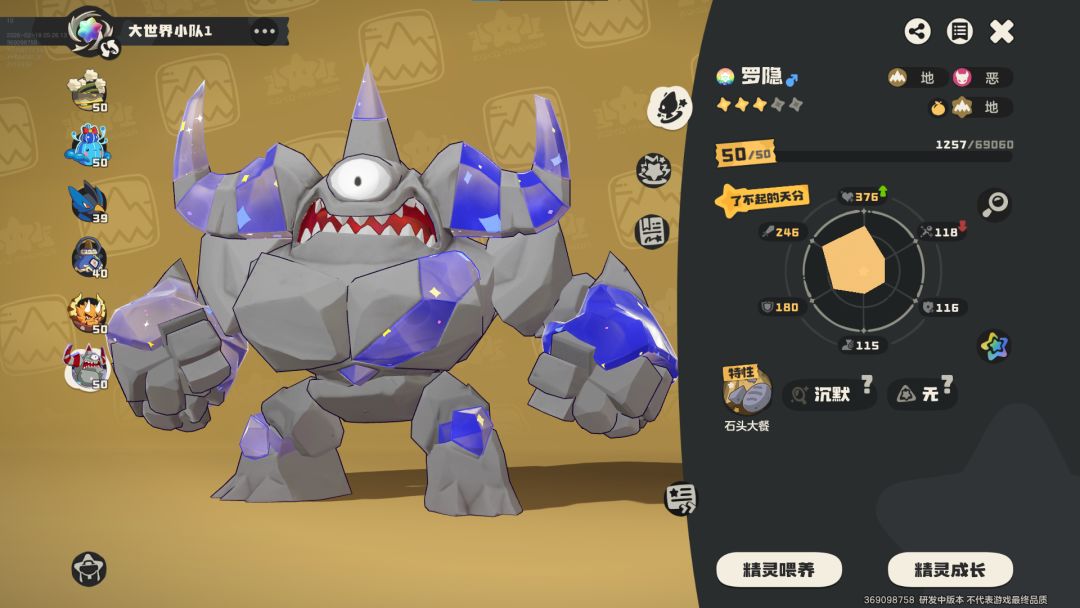This screenshot has height=608, width=1080.
Task: Click the team swap icon by the squad badge
Action: 110,47
